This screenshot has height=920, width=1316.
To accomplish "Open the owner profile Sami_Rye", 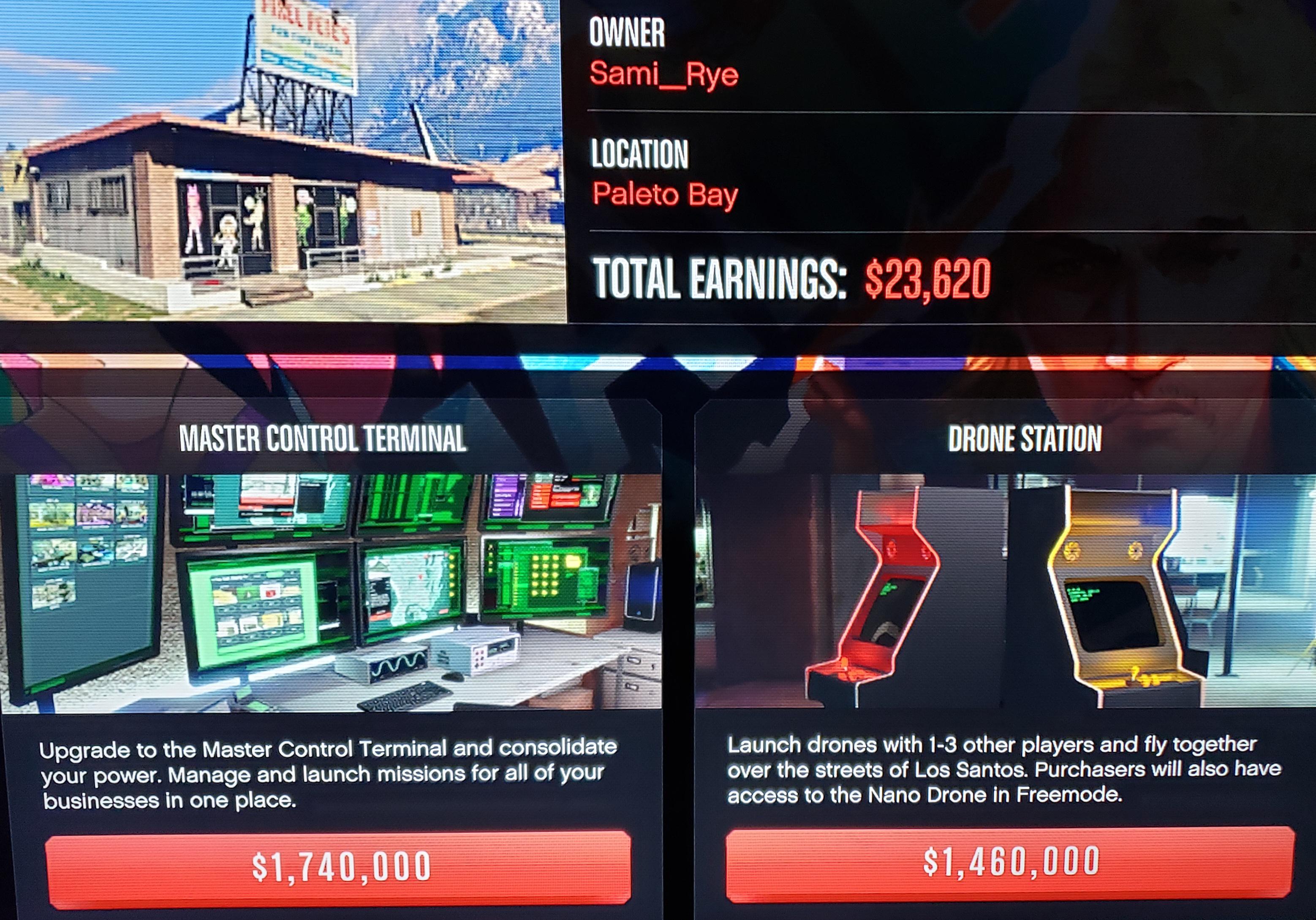I will click(665, 73).
